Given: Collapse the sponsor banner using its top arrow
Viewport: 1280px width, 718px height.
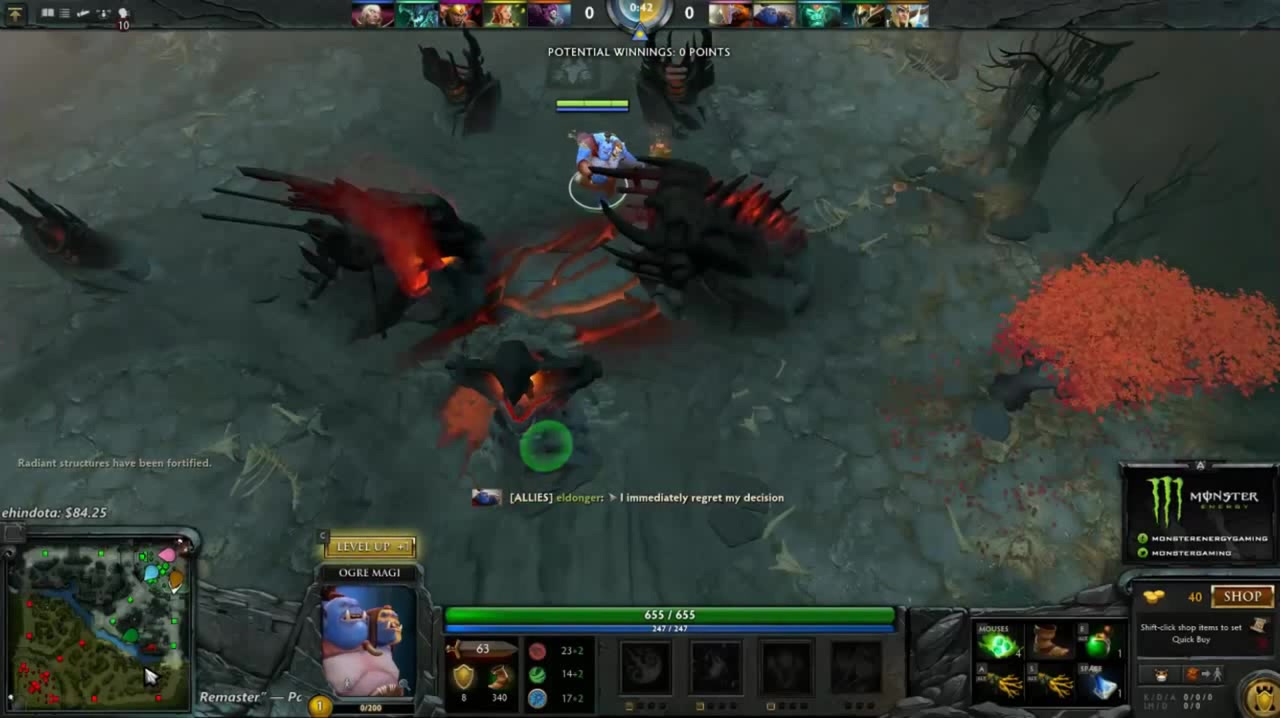Looking at the screenshot, I should click(x=1200, y=466).
